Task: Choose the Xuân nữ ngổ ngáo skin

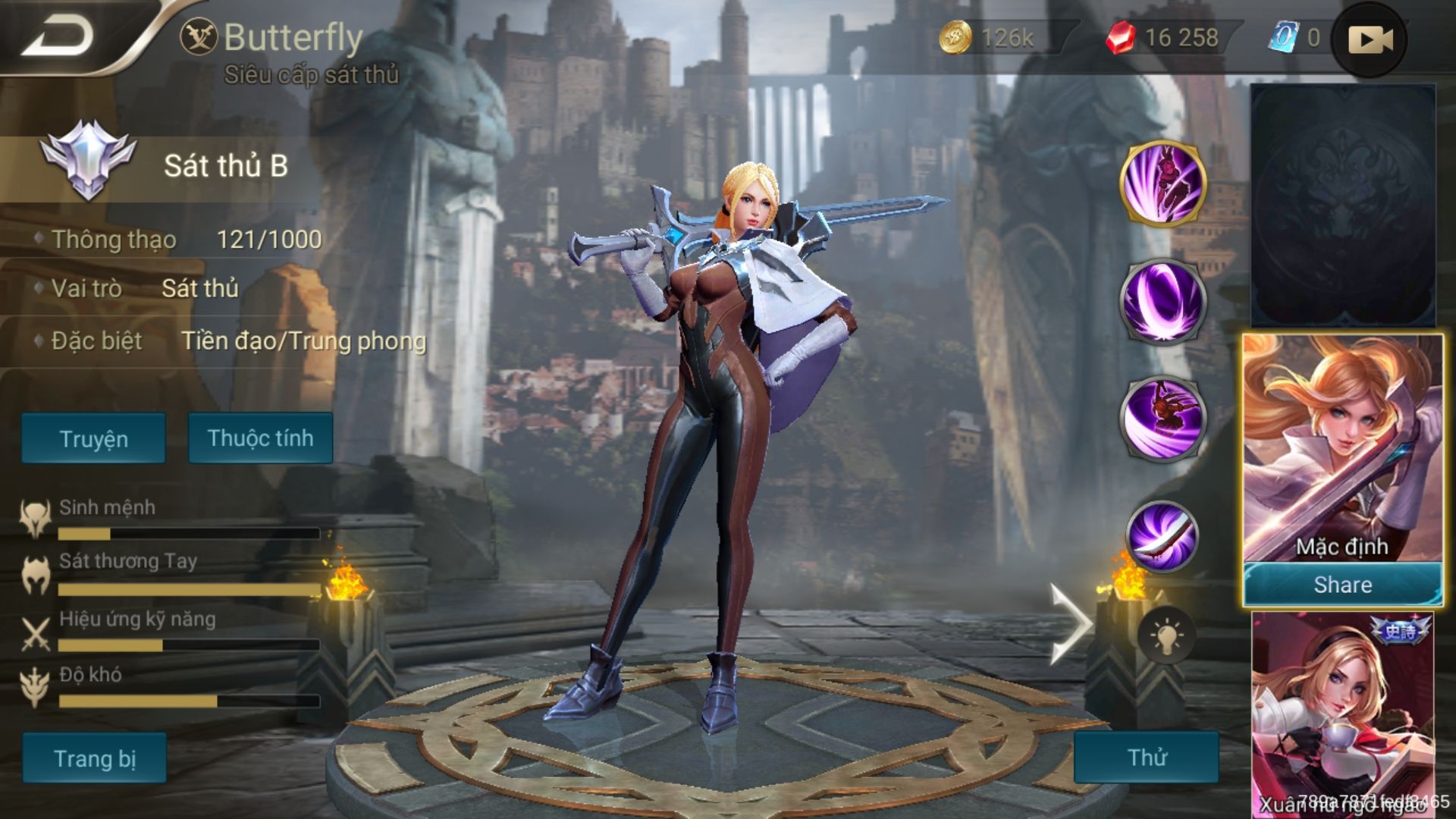Action: pos(1342,713)
